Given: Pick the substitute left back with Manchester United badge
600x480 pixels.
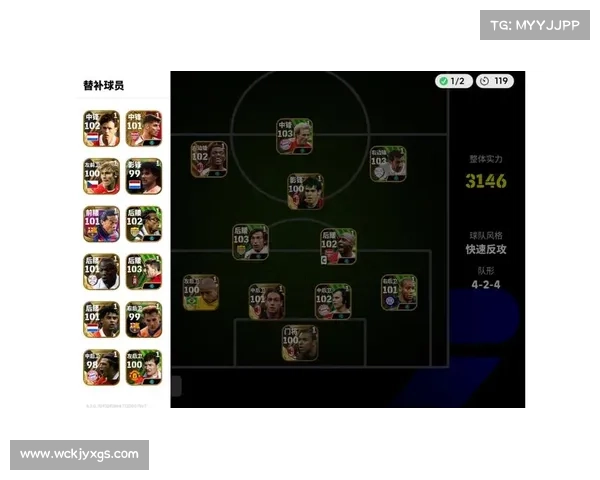Looking at the screenshot, I should click(x=144, y=367).
